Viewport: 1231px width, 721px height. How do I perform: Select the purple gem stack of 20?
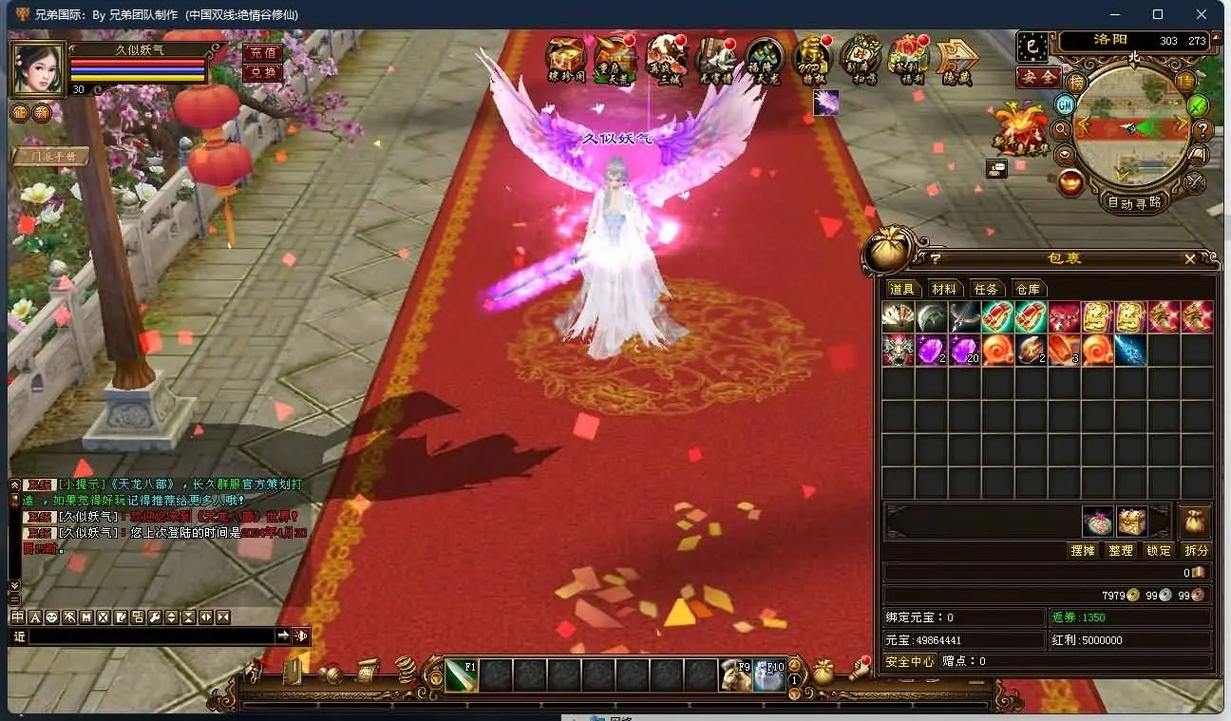(x=964, y=350)
